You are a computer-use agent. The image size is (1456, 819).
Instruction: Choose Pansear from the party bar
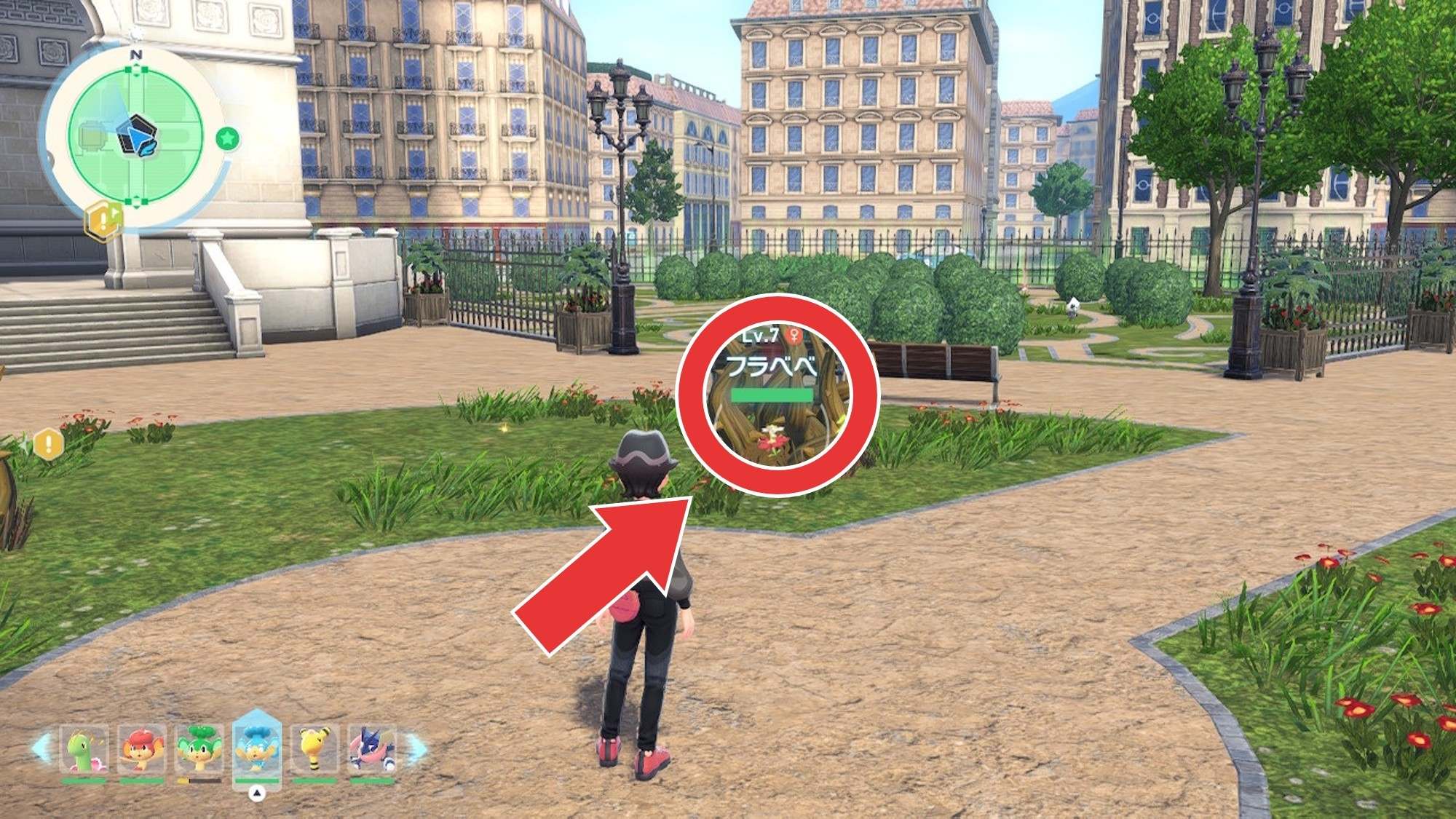coord(141,750)
